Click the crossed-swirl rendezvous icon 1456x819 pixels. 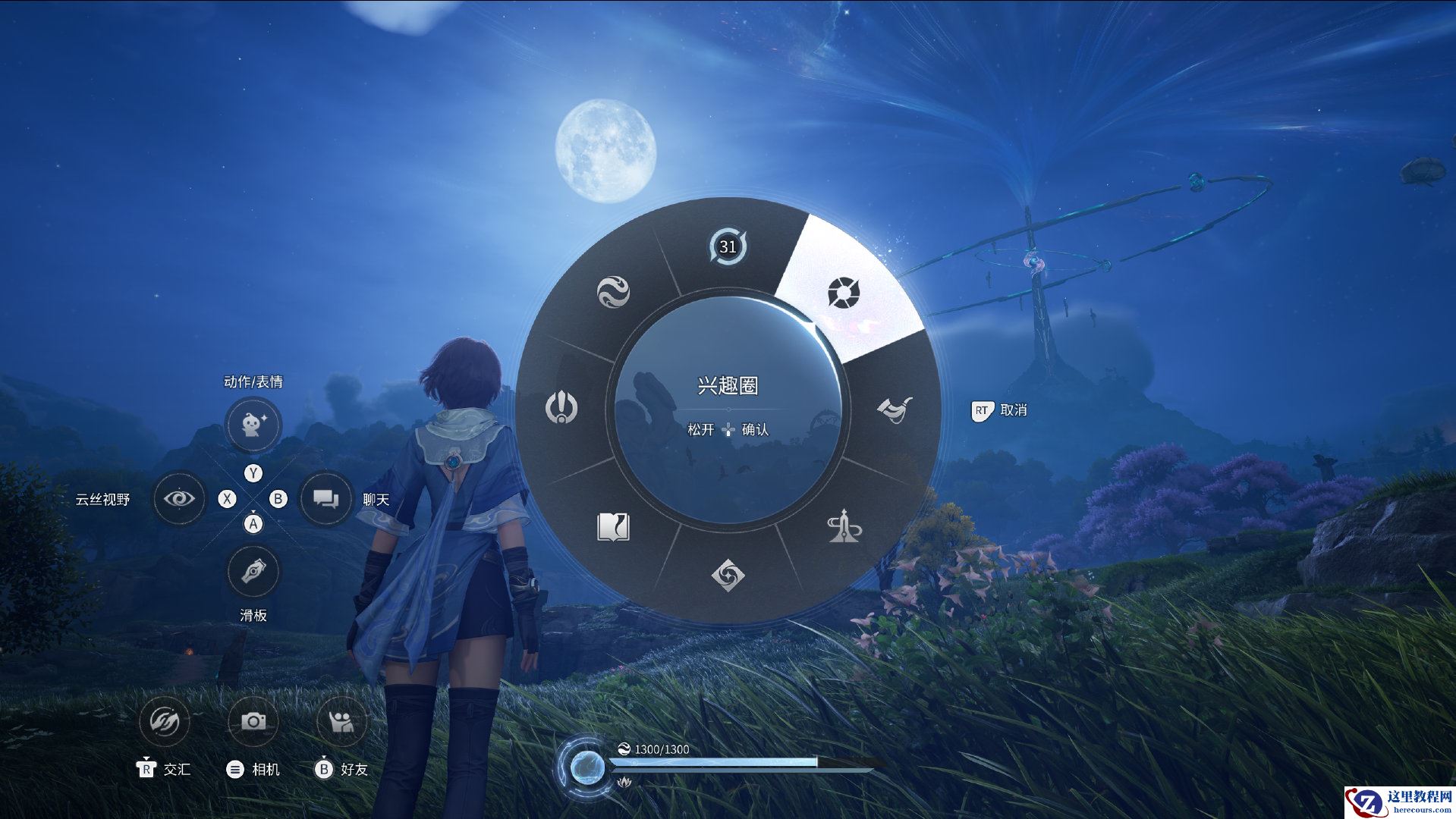[165, 721]
